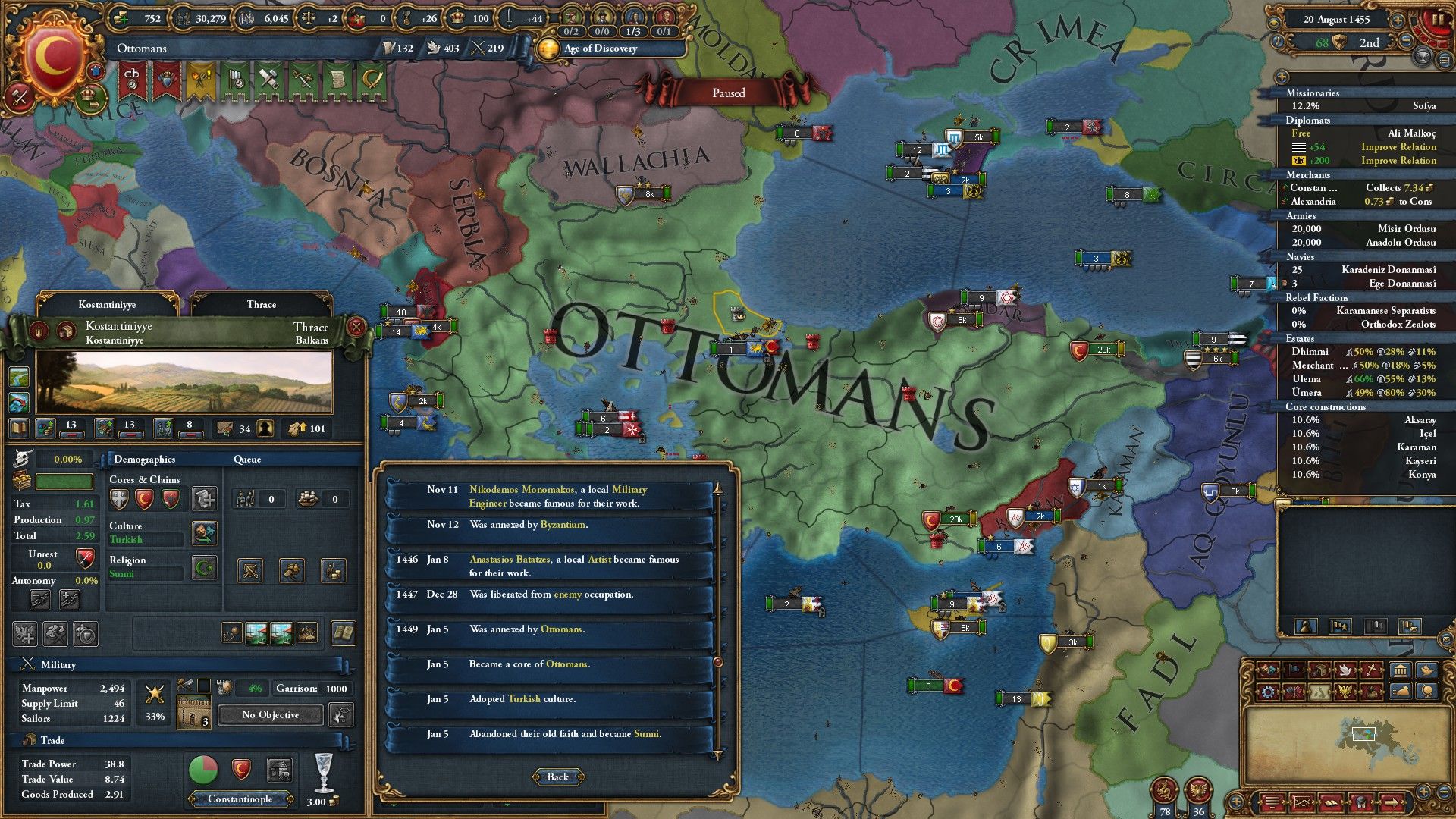Click the Paused banner to unpause the game
Image resolution: width=1456 pixels, height=819 pixels.
pyautogui.click(x=728, y=93)
